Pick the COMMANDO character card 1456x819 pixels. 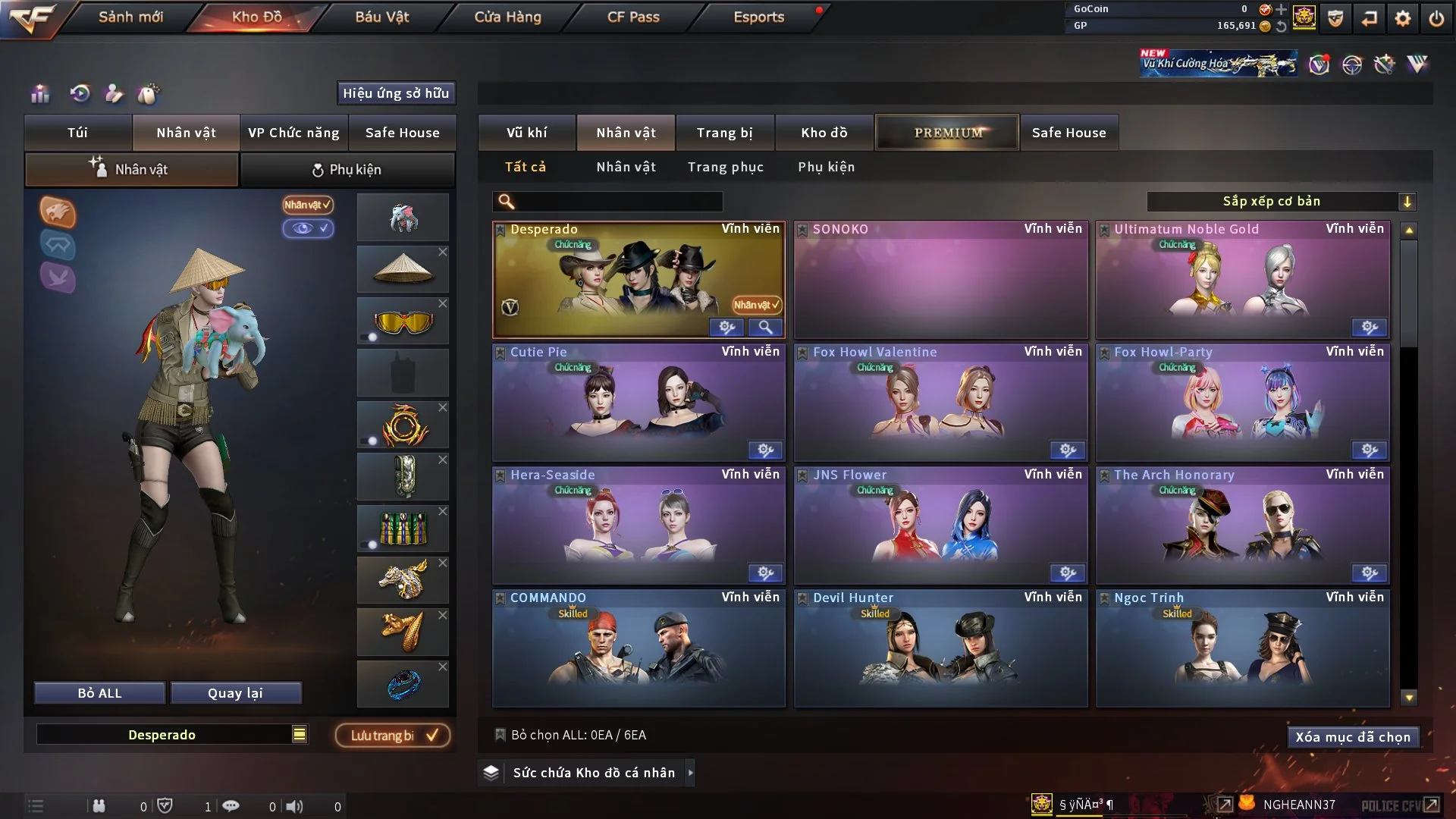click(639, 648)
